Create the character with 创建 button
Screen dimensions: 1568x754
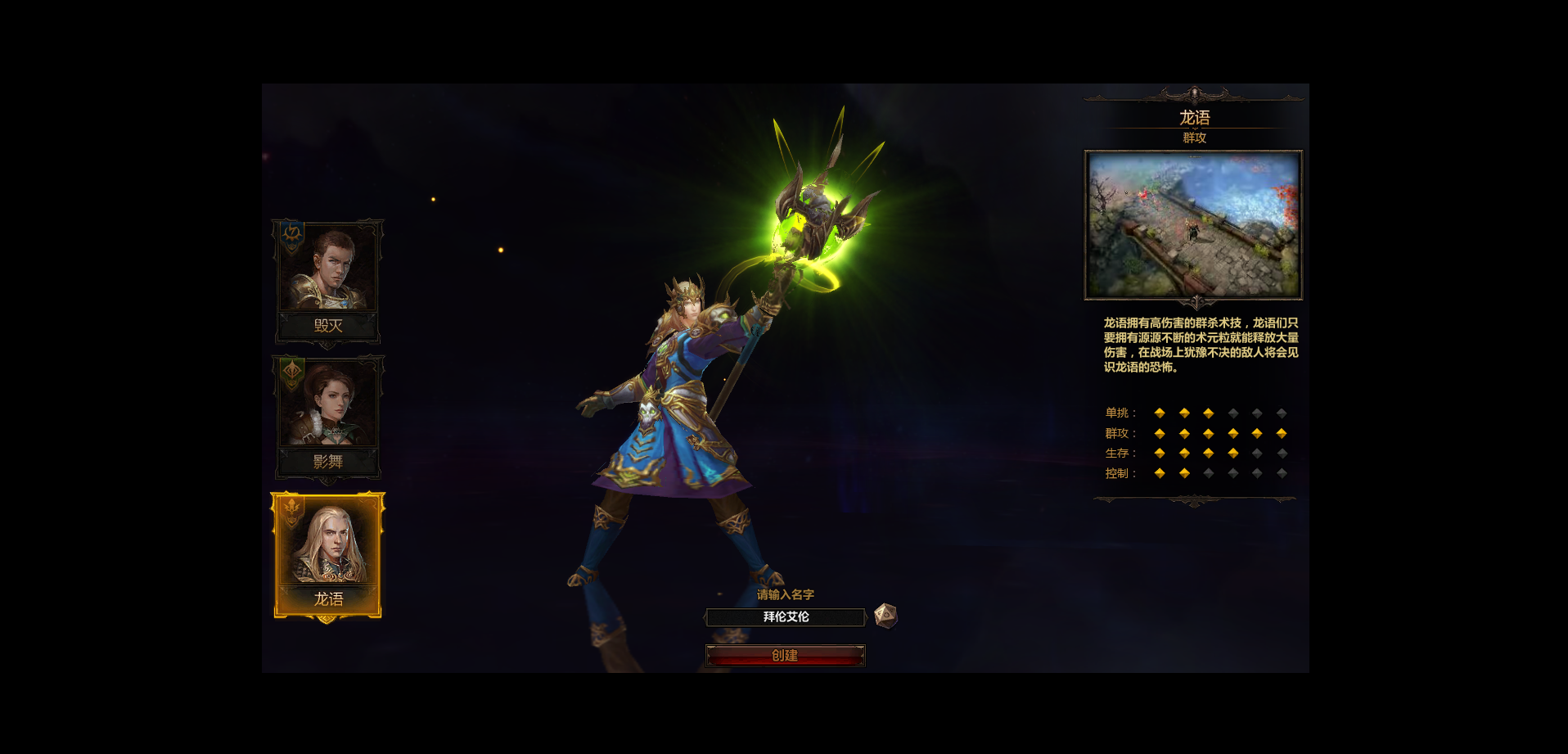coord(785,656)
